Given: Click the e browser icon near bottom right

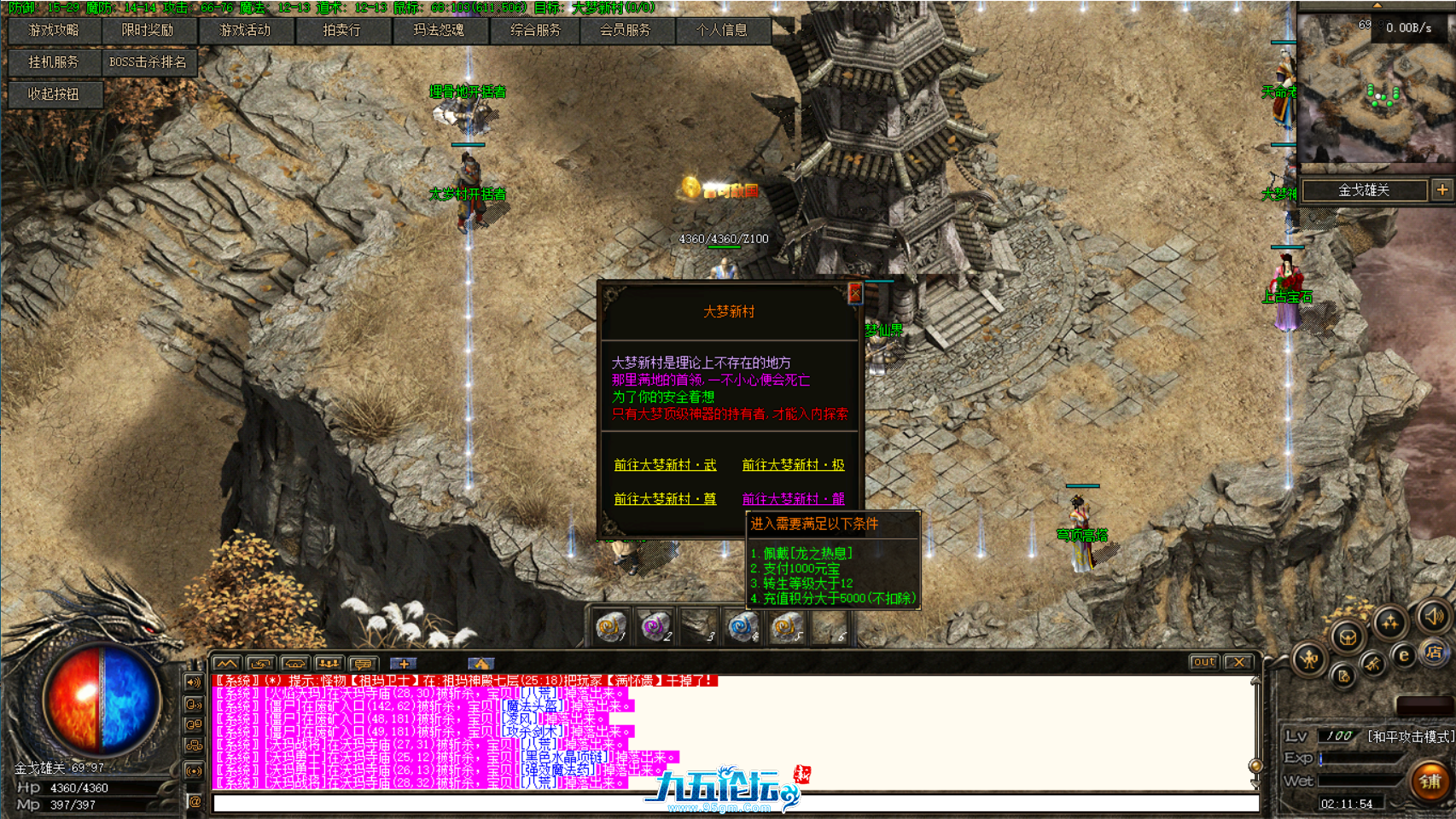Looking at the screenshot, I should click(x=1403, y=655).
